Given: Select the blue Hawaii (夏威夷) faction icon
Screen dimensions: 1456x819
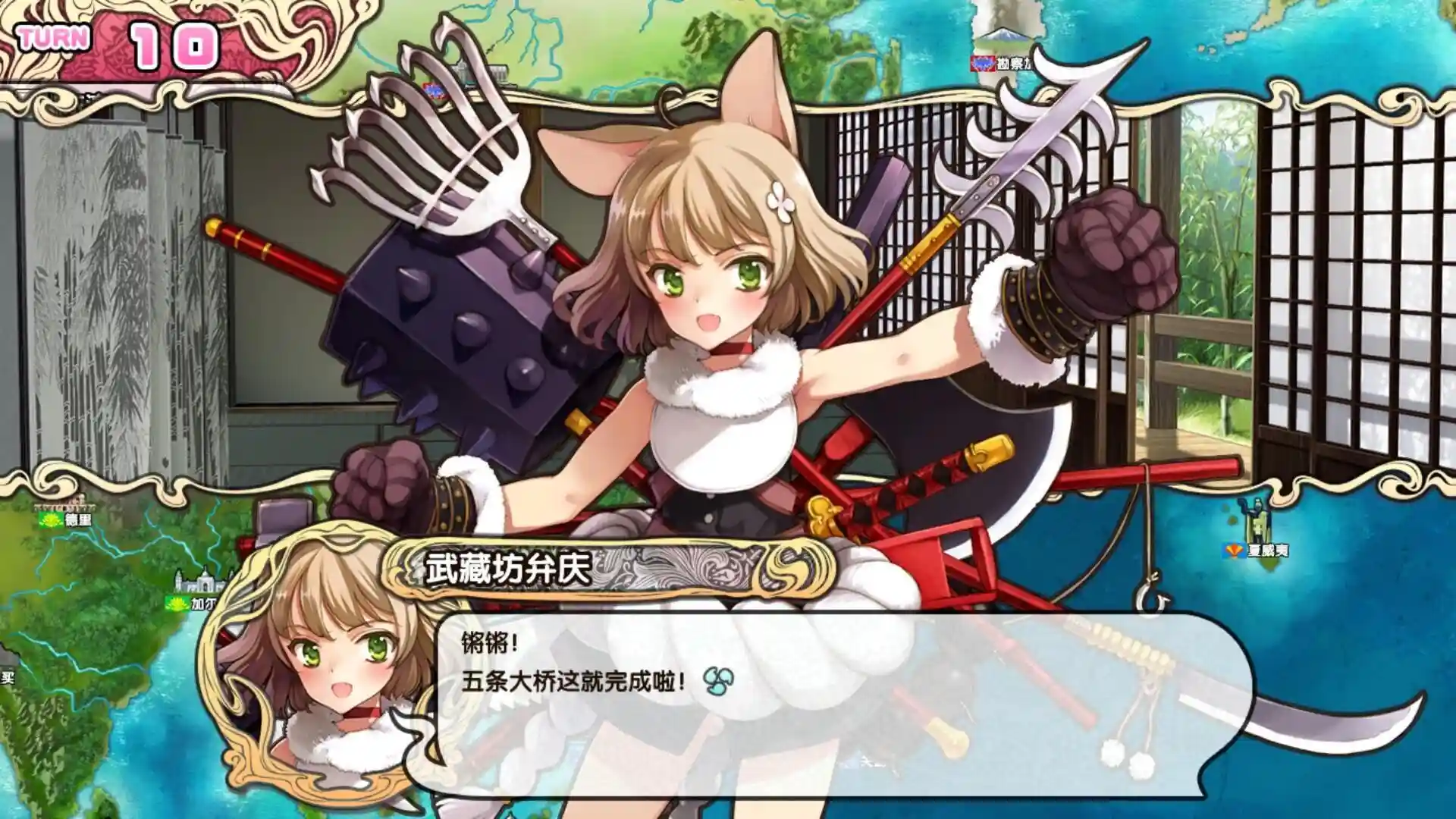Looking at the screenshot, I should point(1234,550).
